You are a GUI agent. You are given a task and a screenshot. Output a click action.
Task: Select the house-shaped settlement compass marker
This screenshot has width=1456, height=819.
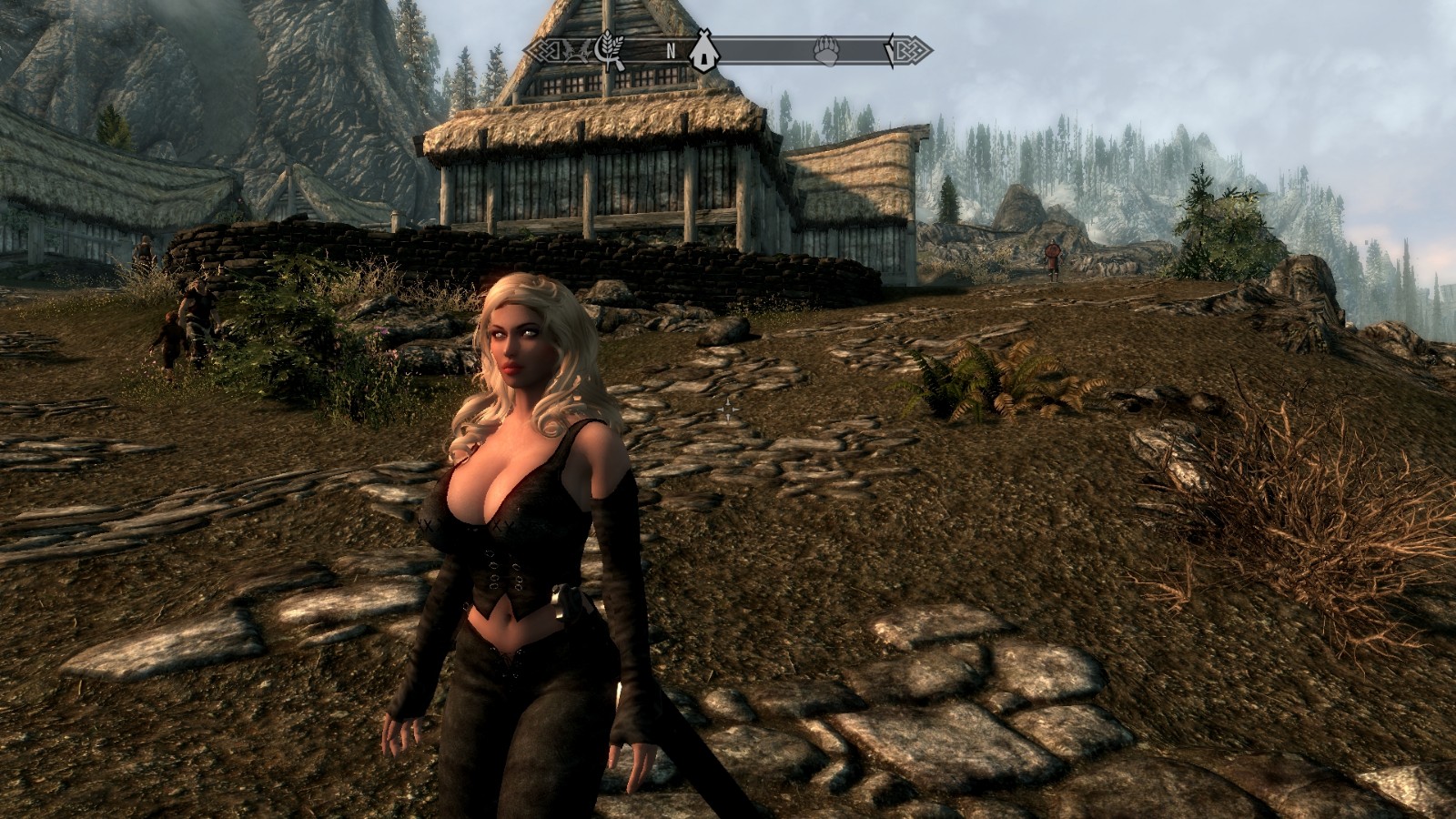(702, 51)
